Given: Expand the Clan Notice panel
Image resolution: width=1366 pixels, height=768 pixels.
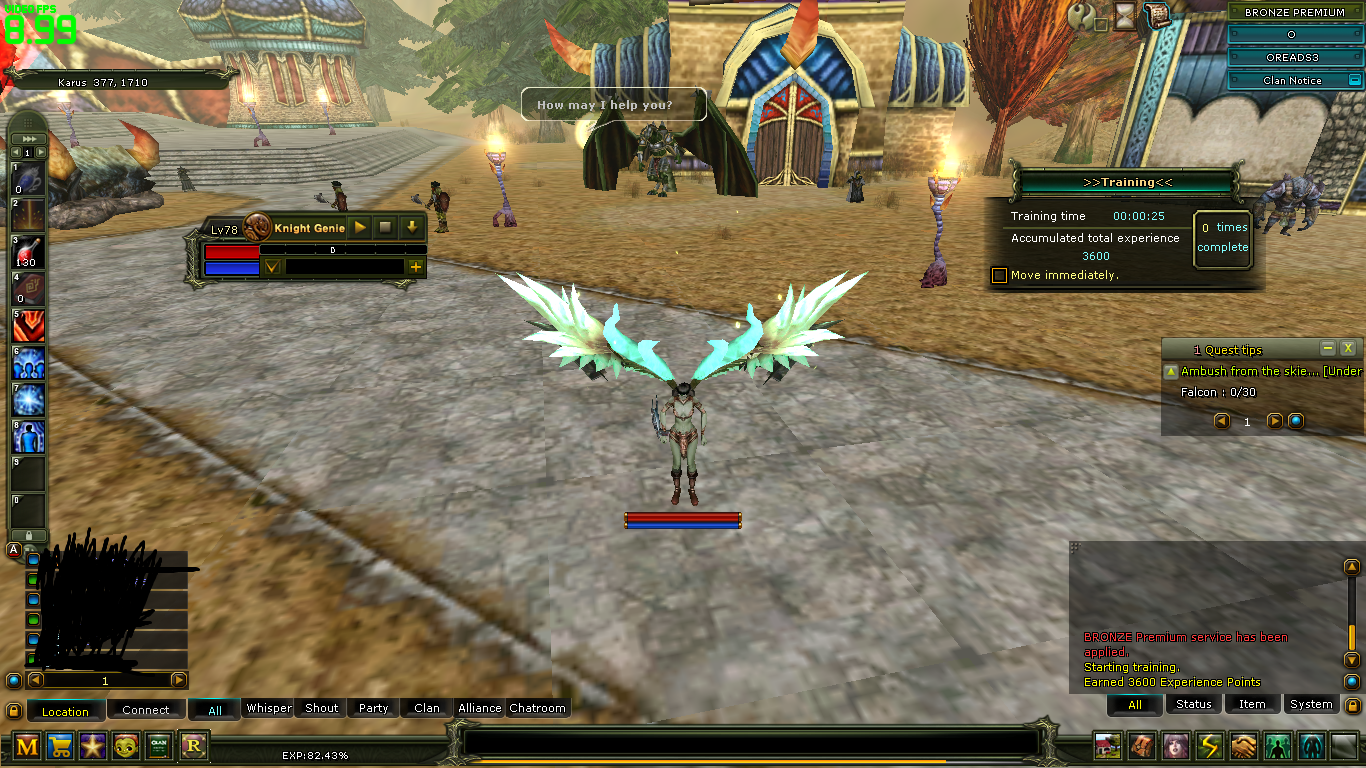Looking at the screenshot, I should (x=1355, y=80).
